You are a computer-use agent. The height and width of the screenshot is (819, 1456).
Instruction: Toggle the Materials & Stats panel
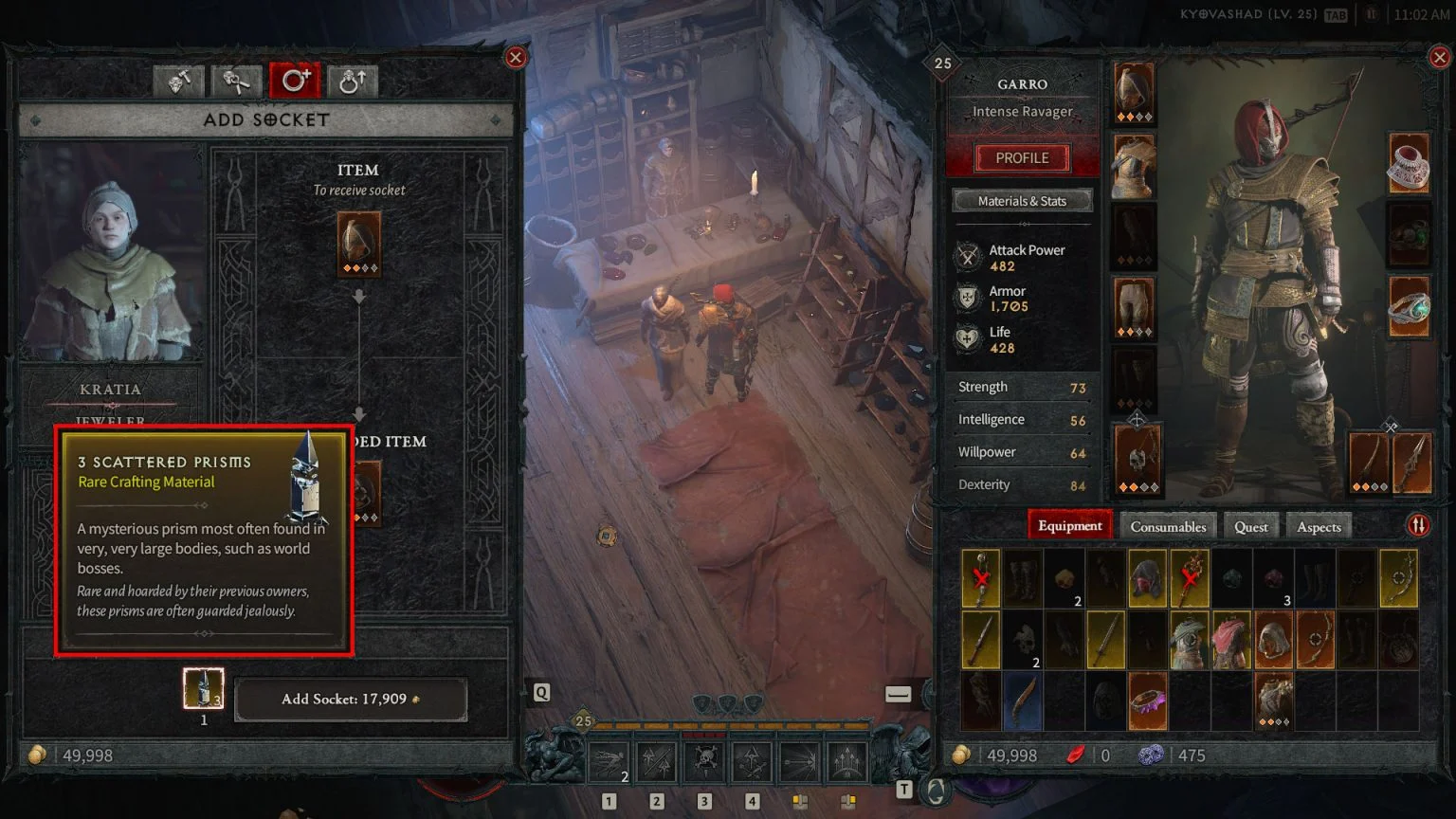click(x=1022, y=200)
